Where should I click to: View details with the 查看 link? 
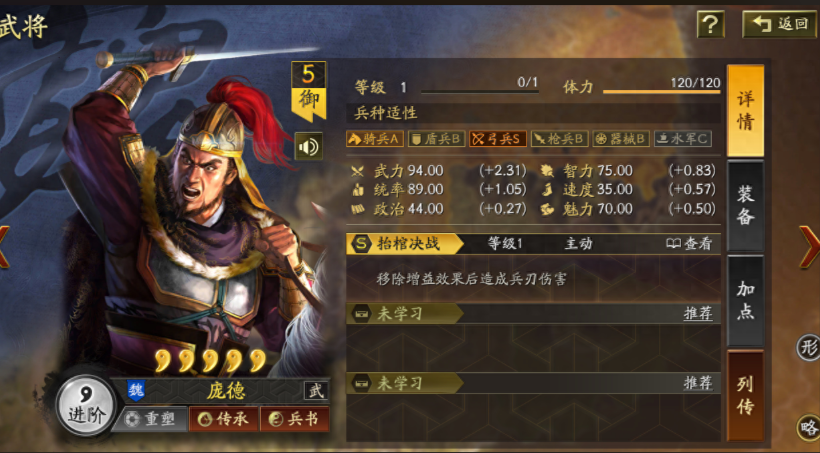coord(690,243)
